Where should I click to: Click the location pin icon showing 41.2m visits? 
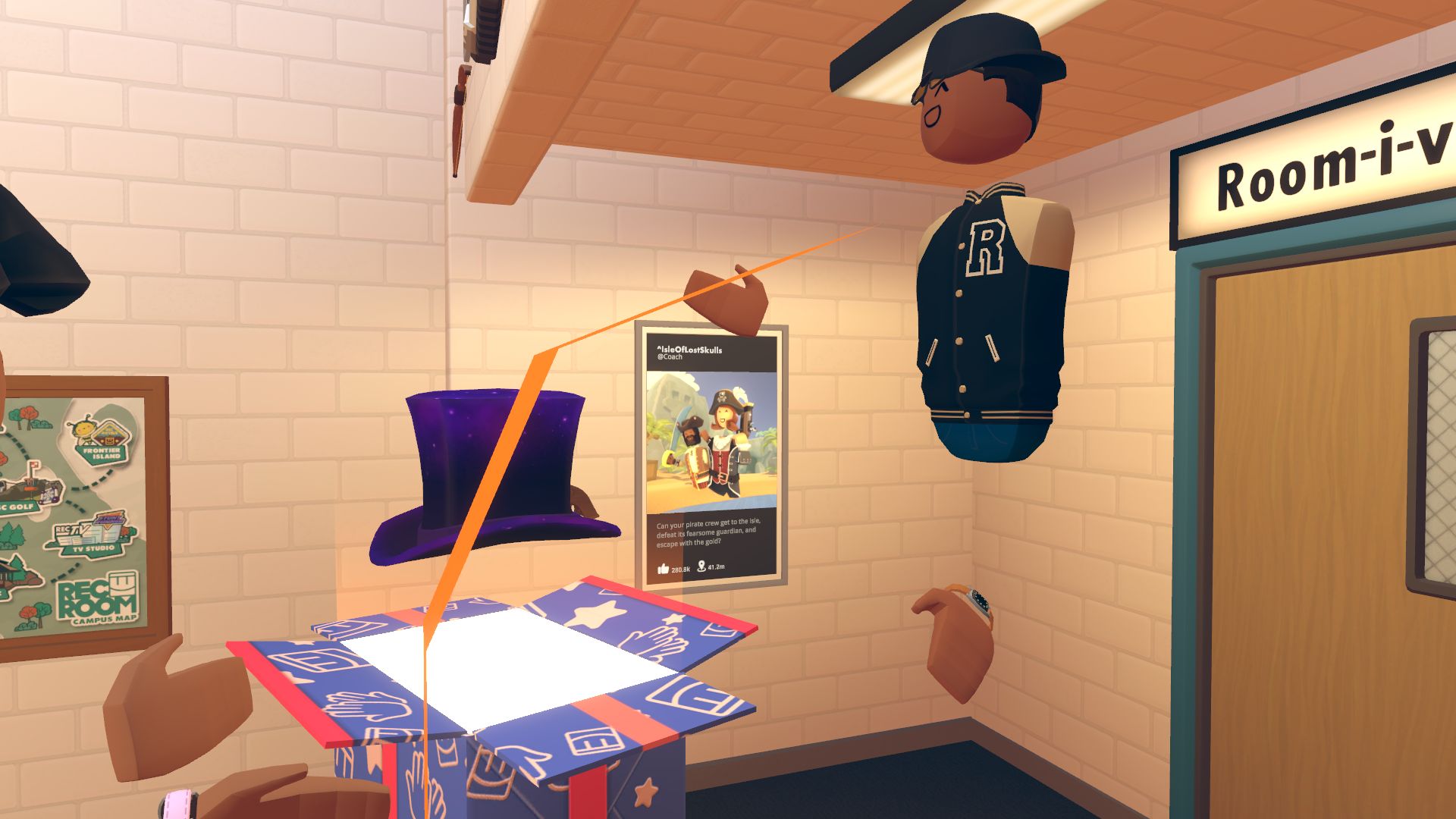coord(702,566)
